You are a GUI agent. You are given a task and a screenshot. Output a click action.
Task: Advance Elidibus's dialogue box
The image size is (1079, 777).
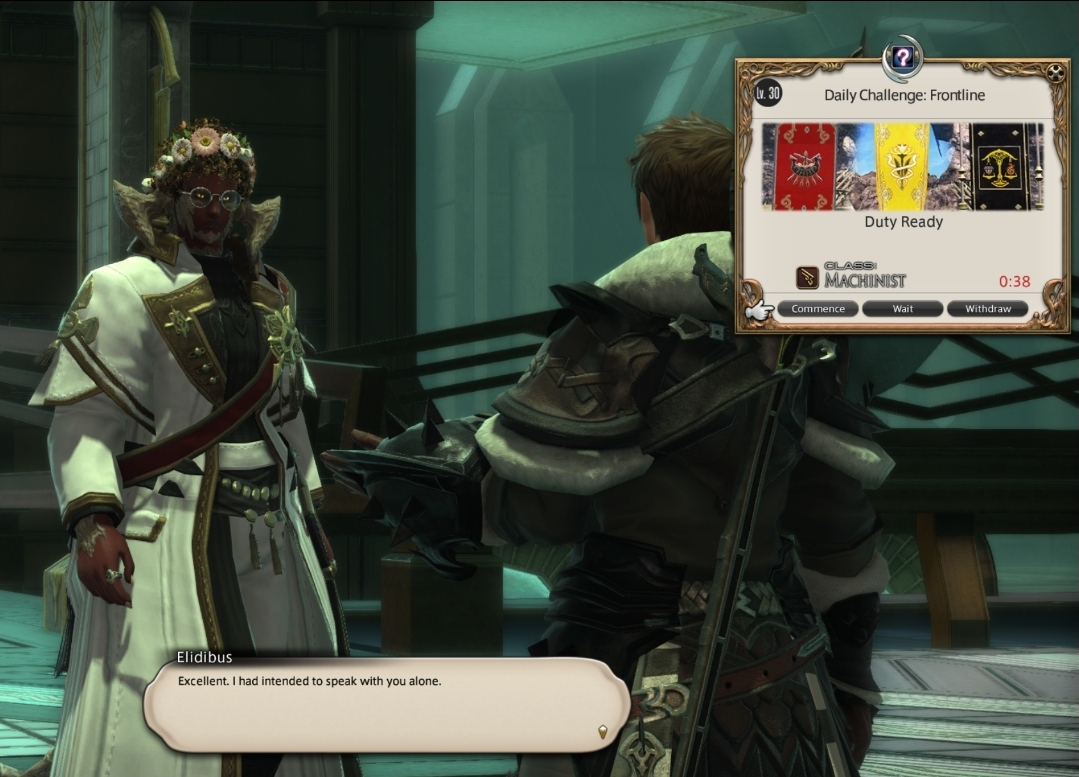[602, 731]
